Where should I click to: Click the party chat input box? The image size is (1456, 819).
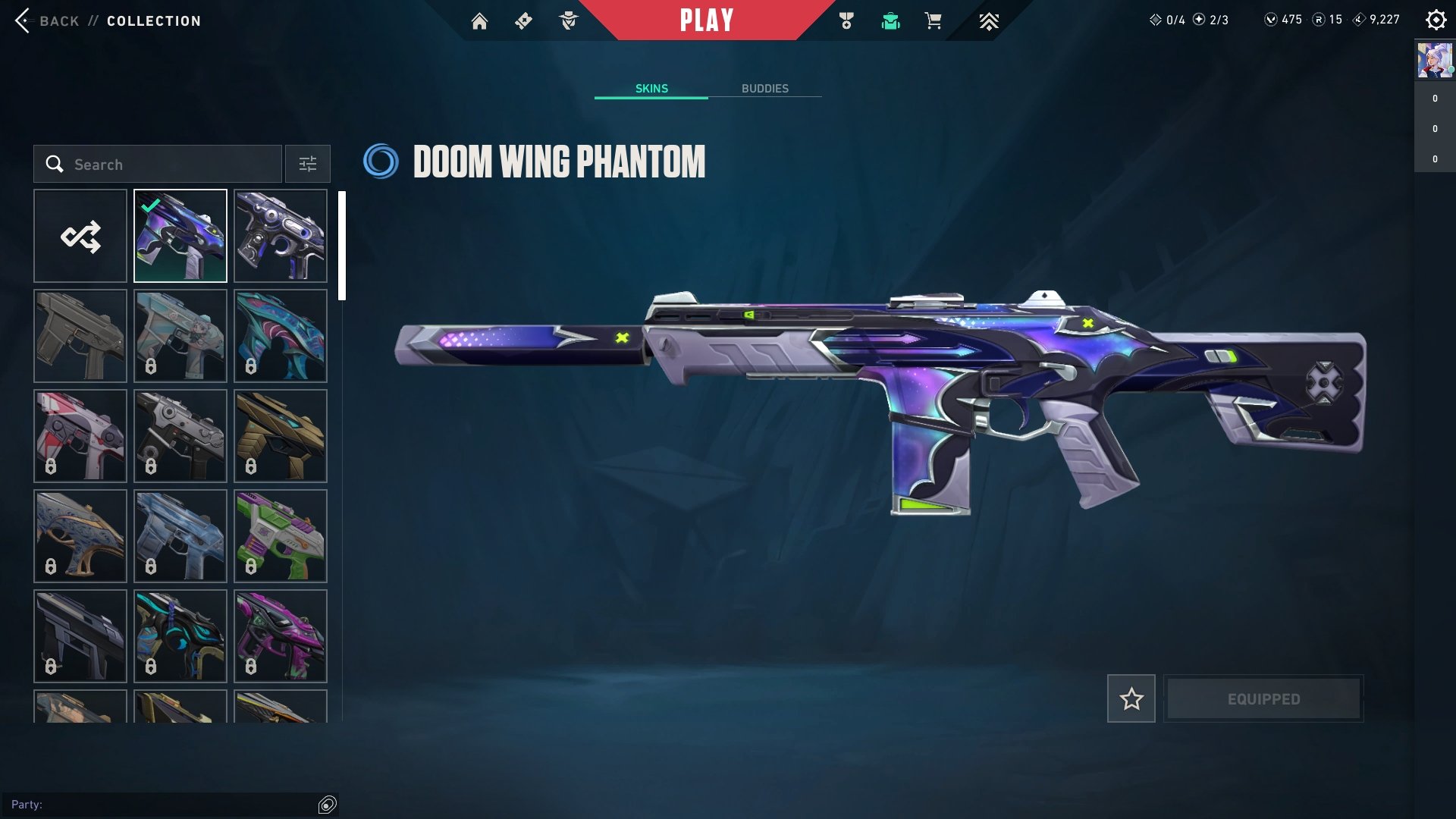coord(163,805)
